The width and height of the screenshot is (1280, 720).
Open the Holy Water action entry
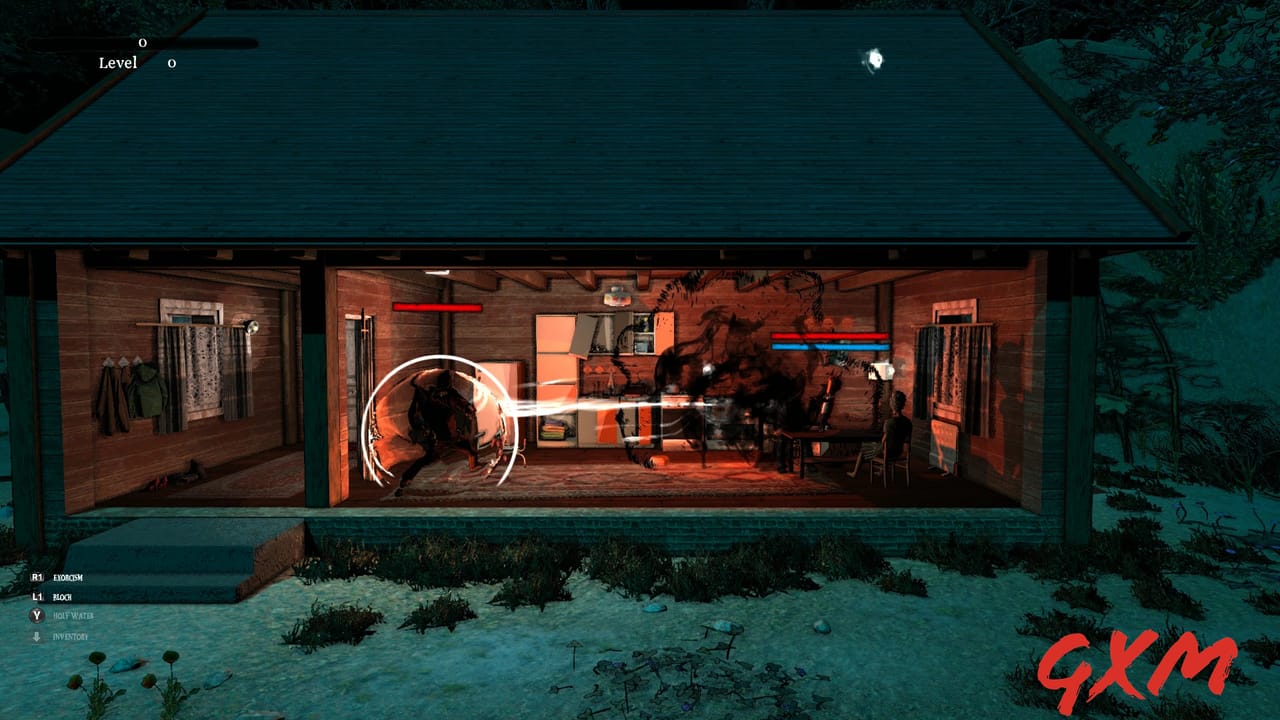click(75, 616)
